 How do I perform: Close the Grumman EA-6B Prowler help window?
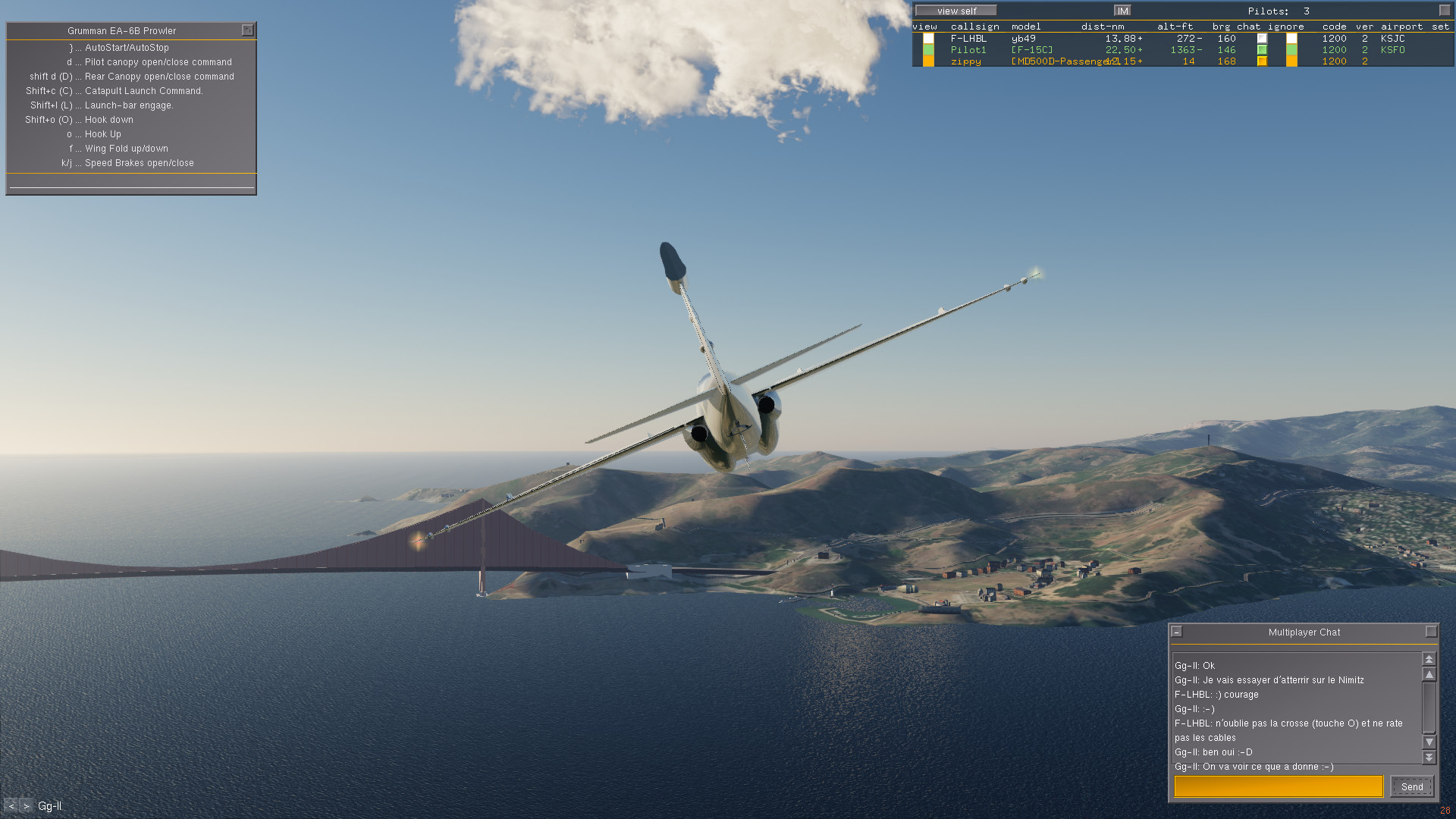[247, 30]
